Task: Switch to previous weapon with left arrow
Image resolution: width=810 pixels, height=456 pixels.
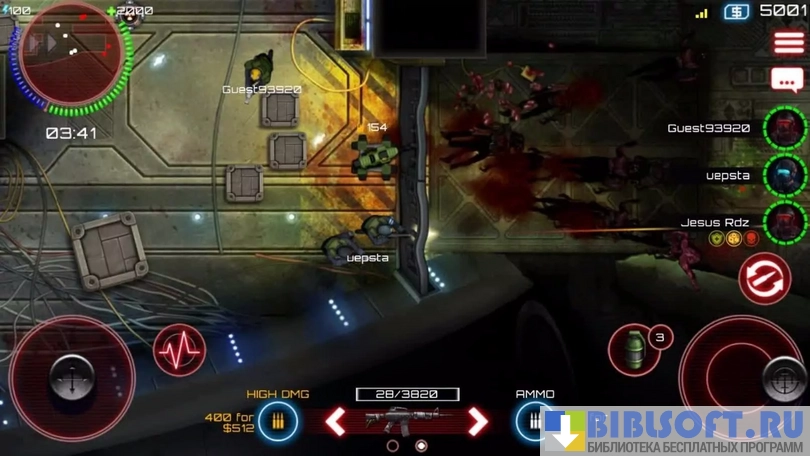Action: (336, 421)
